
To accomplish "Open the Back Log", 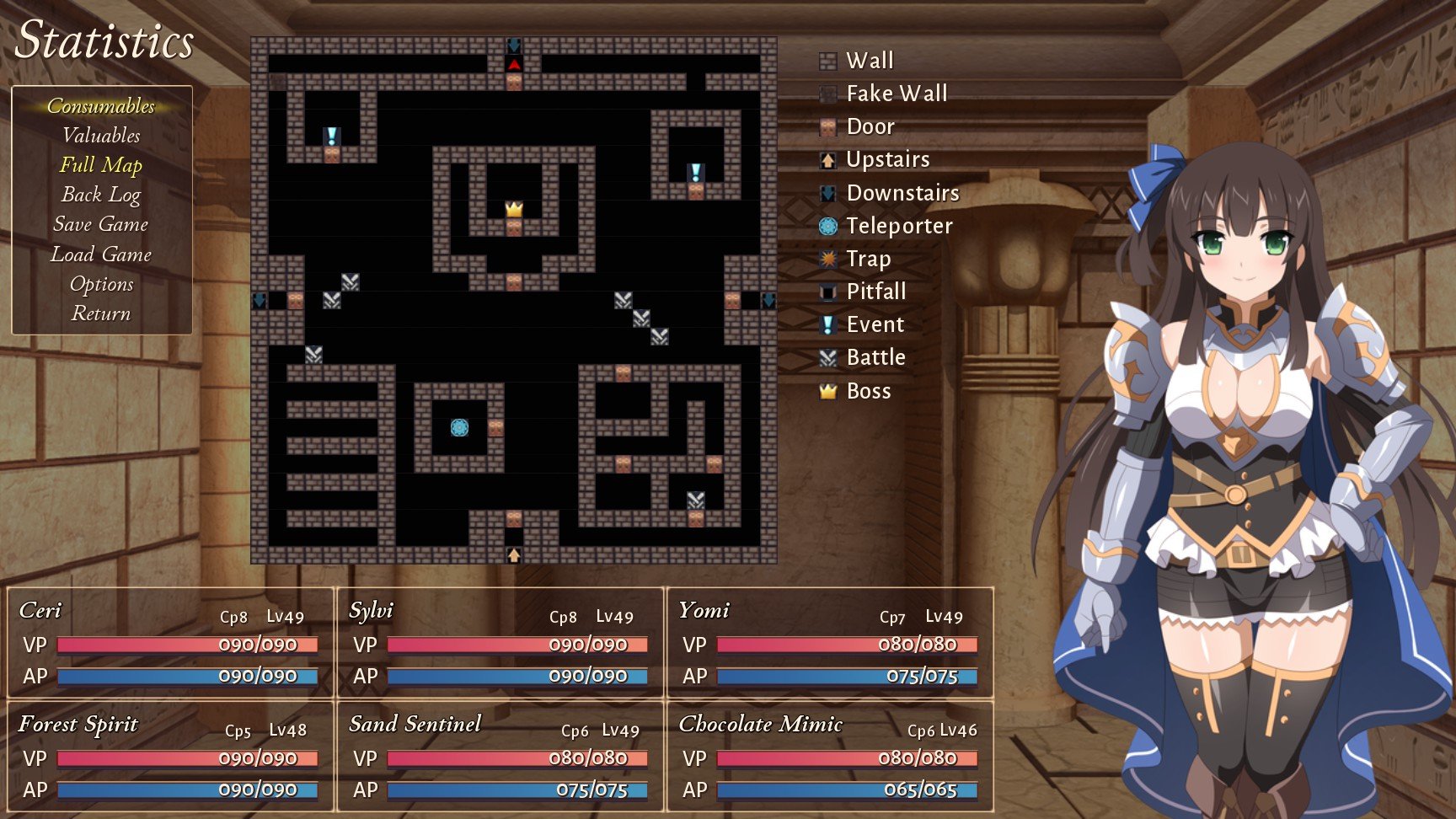I will (x=101, y=195).
